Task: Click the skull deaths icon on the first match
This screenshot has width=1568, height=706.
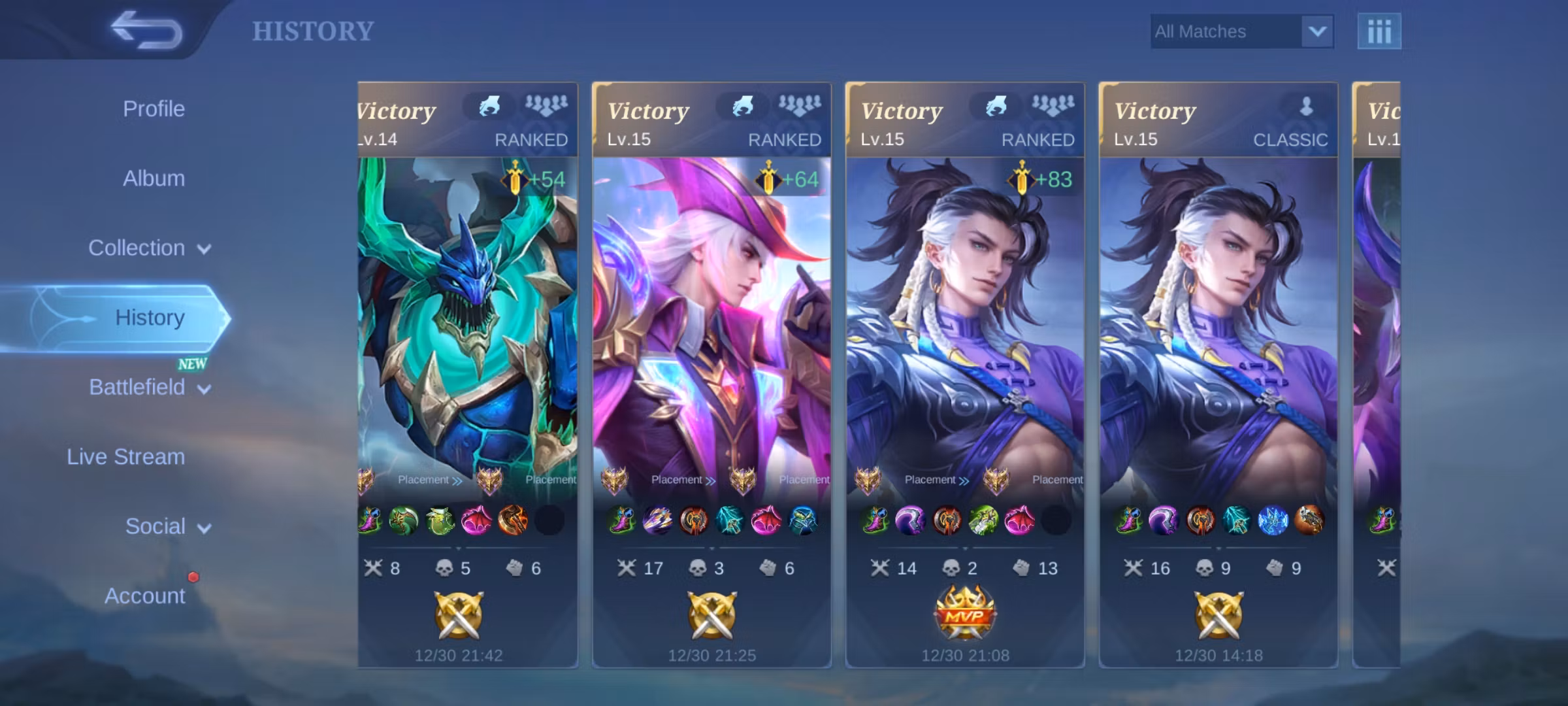Action: [444, 567]
